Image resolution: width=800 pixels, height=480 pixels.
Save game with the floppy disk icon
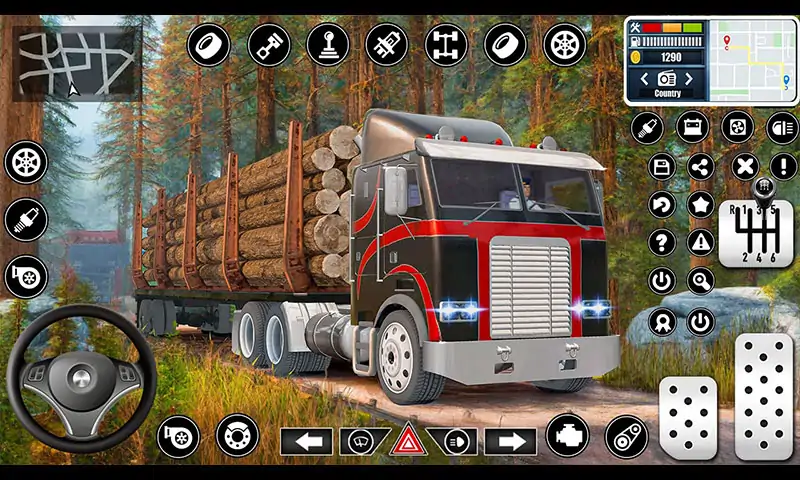661,166
